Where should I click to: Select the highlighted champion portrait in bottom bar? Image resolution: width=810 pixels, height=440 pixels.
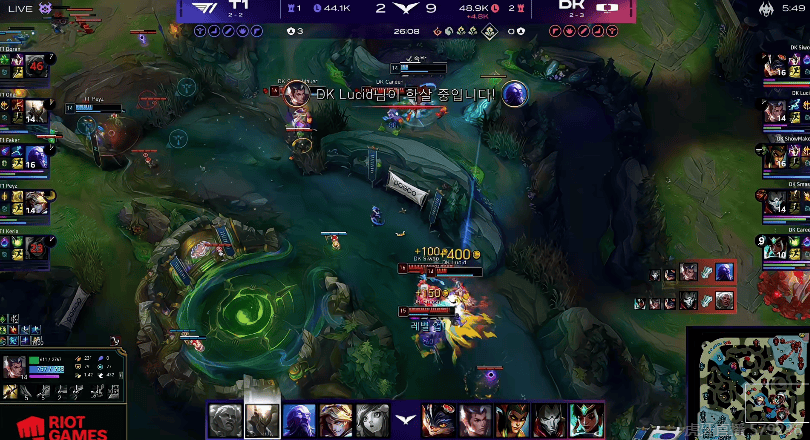(262, 421)
